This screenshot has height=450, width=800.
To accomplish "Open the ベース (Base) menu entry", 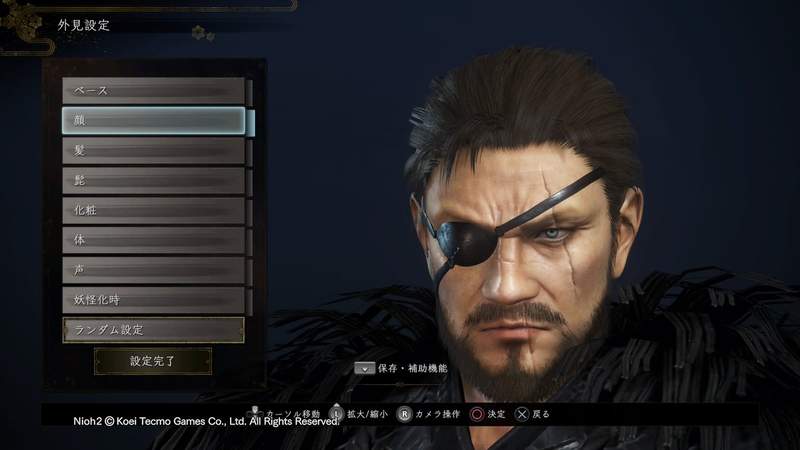I will [154, 91].
